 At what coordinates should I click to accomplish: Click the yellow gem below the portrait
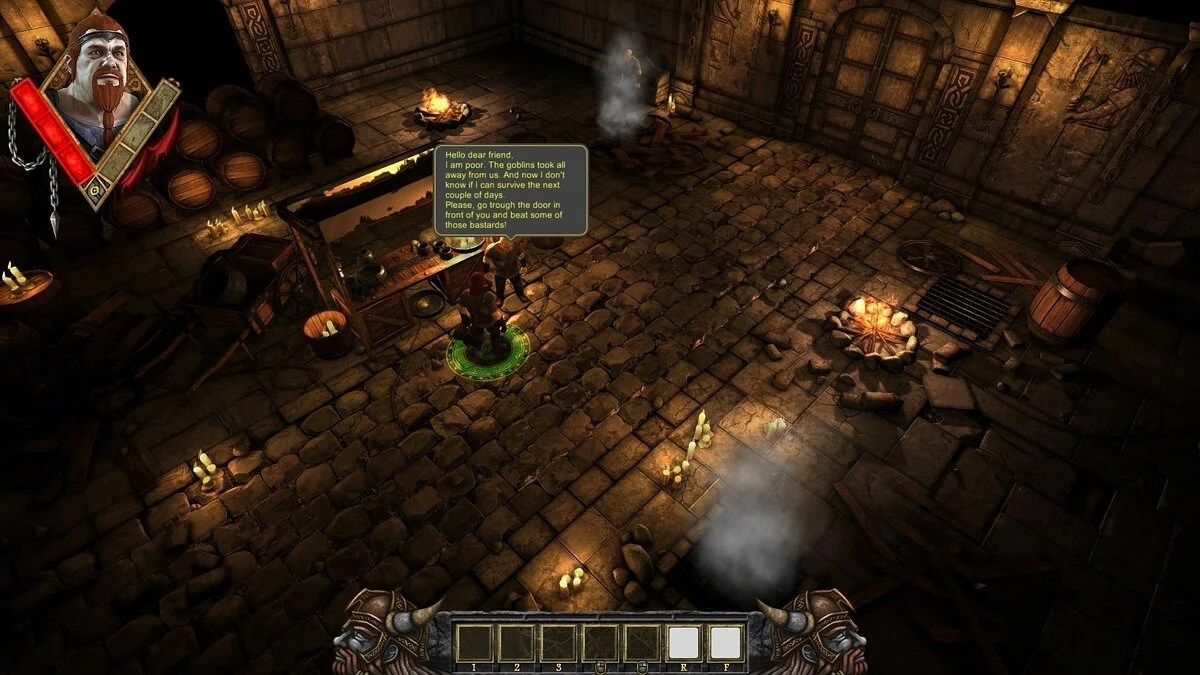[x=93, y=190]
